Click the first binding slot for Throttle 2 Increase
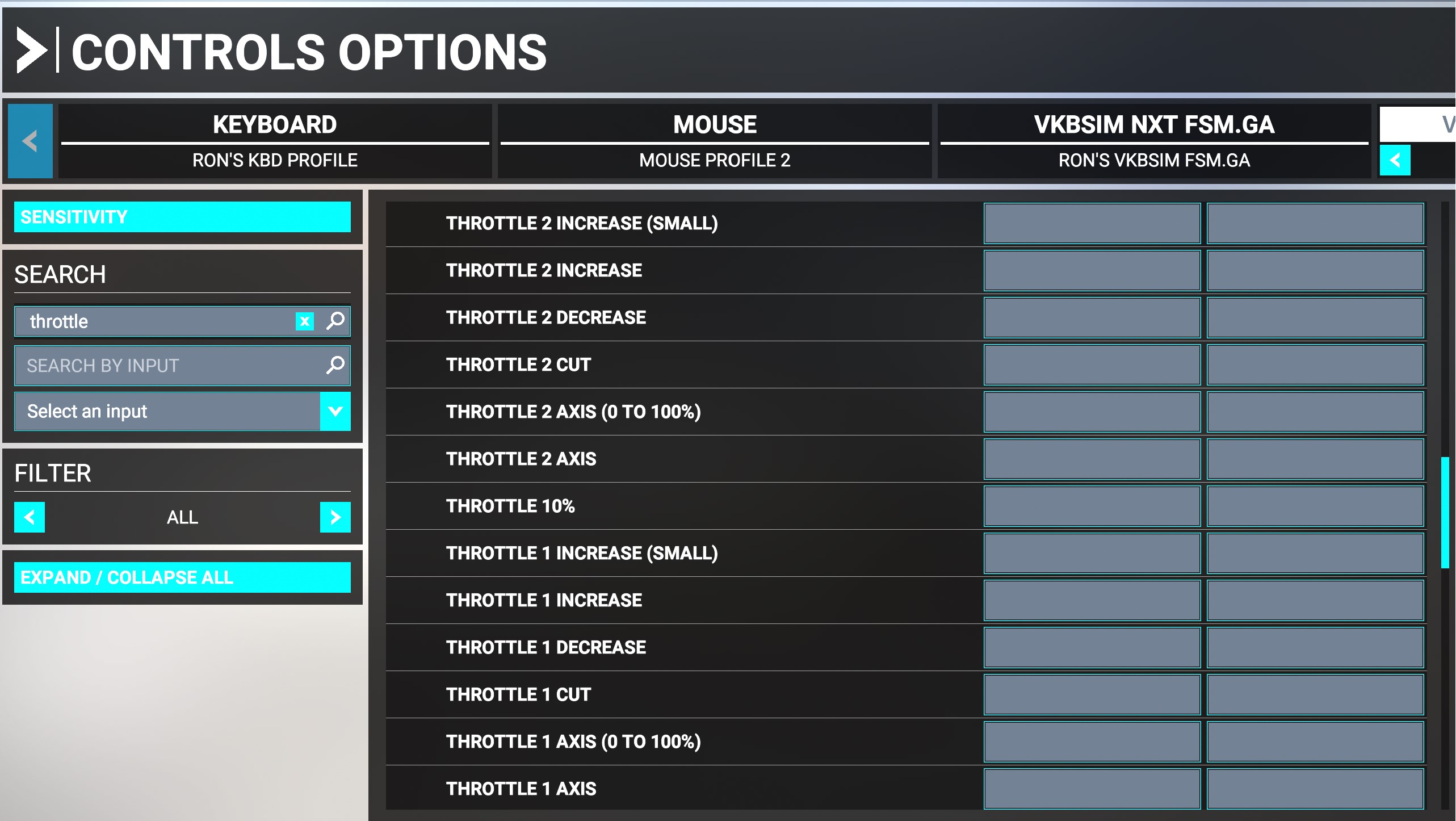Image resolution: width=1456 pixels, height=821 pixels. pos(1091,270)
